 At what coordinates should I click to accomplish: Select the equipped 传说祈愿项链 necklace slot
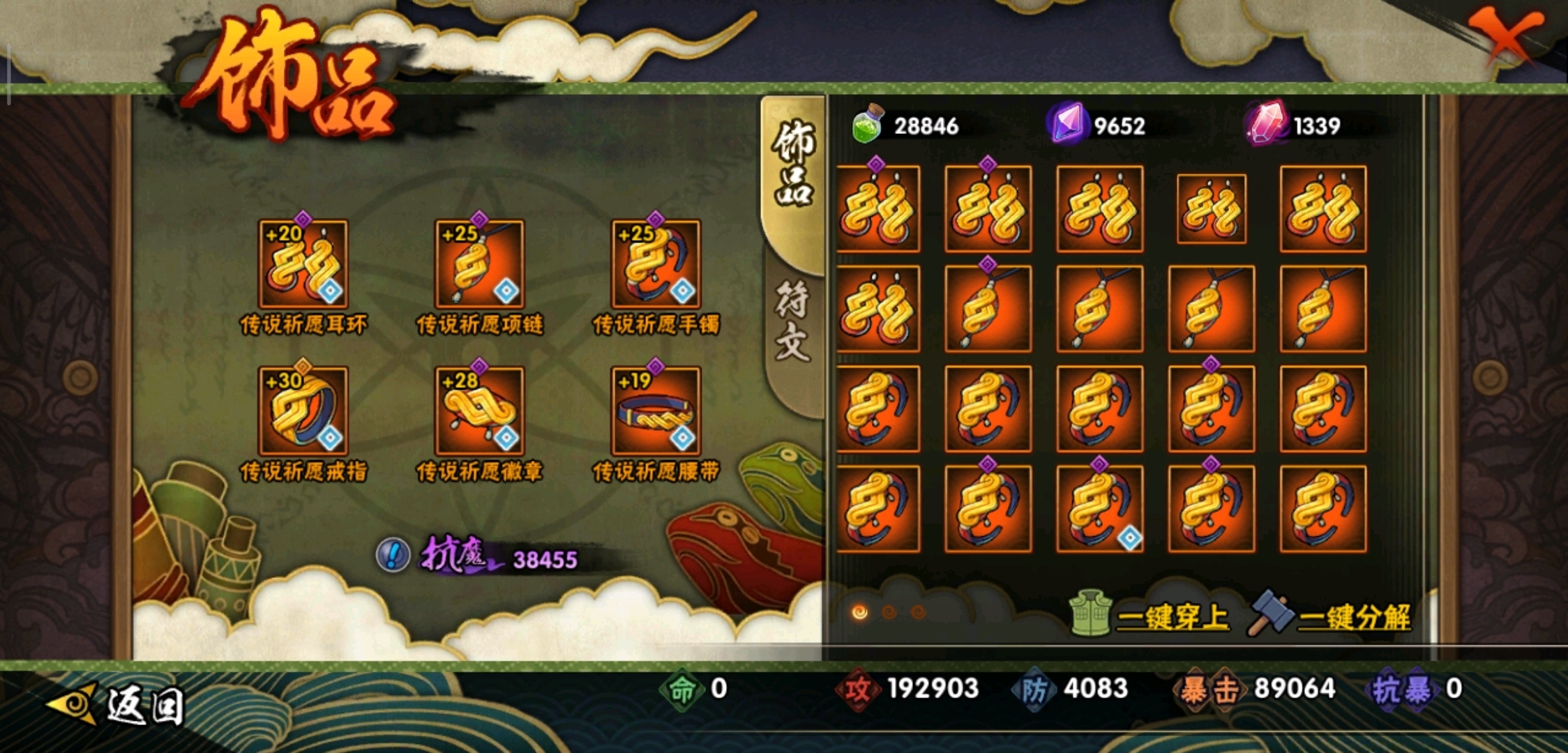[480, 264]
